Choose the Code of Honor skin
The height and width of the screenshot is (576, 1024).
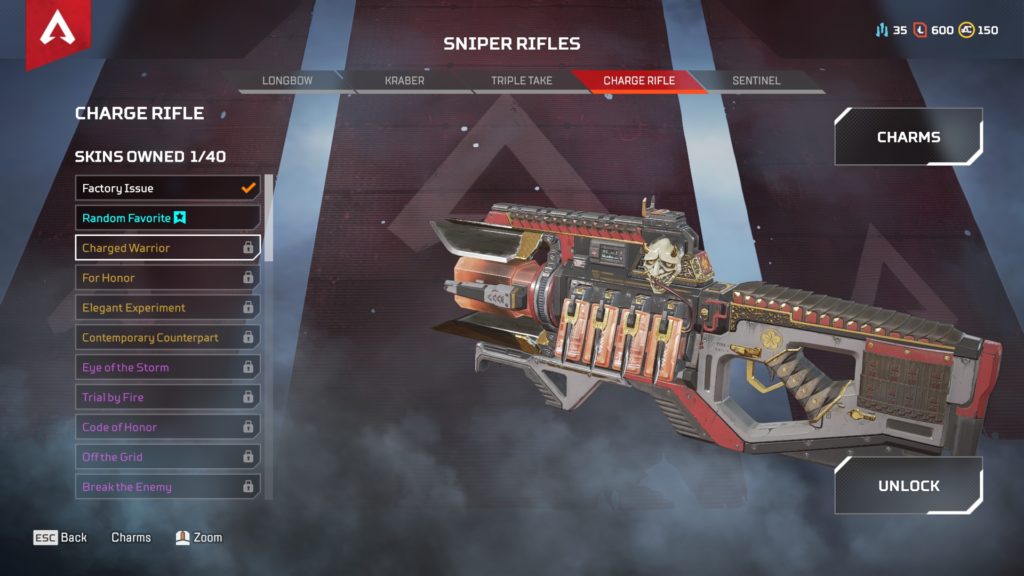(x=167, y=427)
